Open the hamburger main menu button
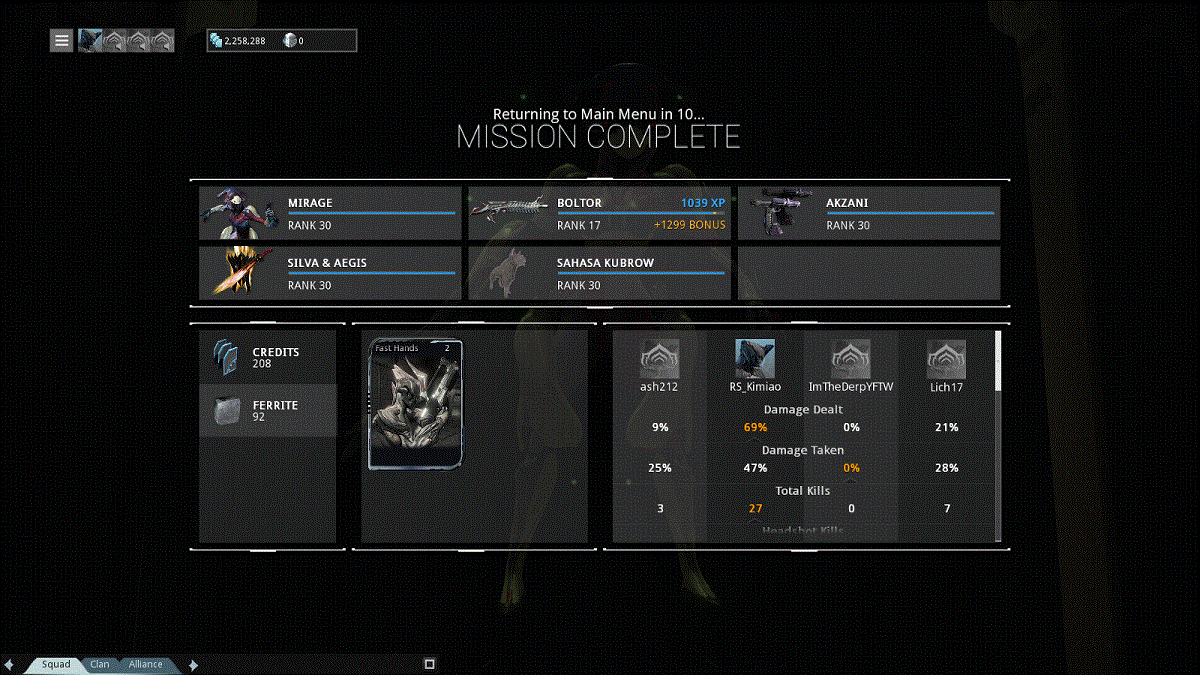 point(62,41)
